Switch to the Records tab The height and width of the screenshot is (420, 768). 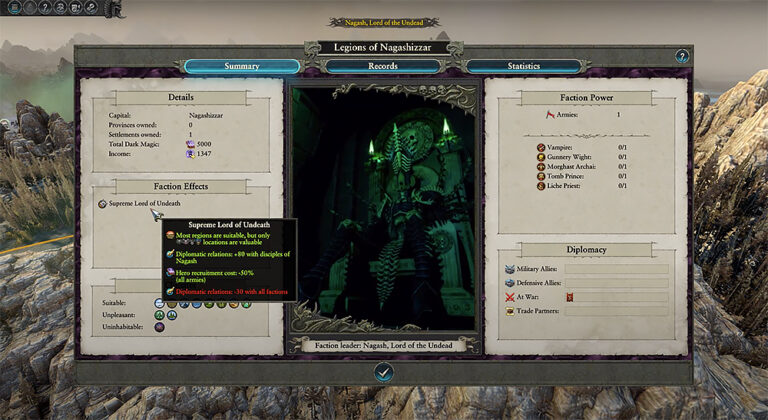coord(384,66)
